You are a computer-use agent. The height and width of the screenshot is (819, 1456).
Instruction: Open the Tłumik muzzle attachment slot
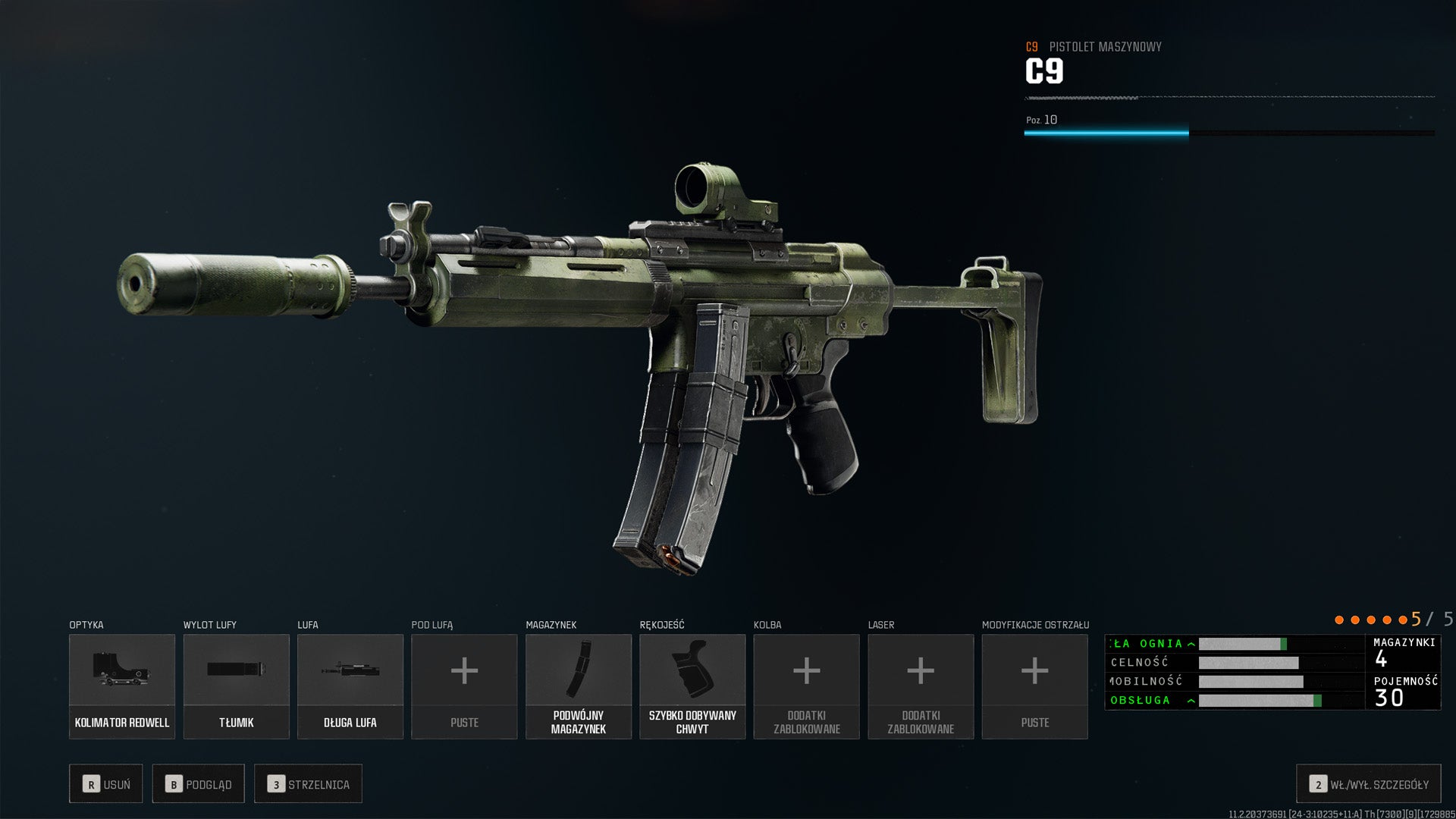(236, 686)
